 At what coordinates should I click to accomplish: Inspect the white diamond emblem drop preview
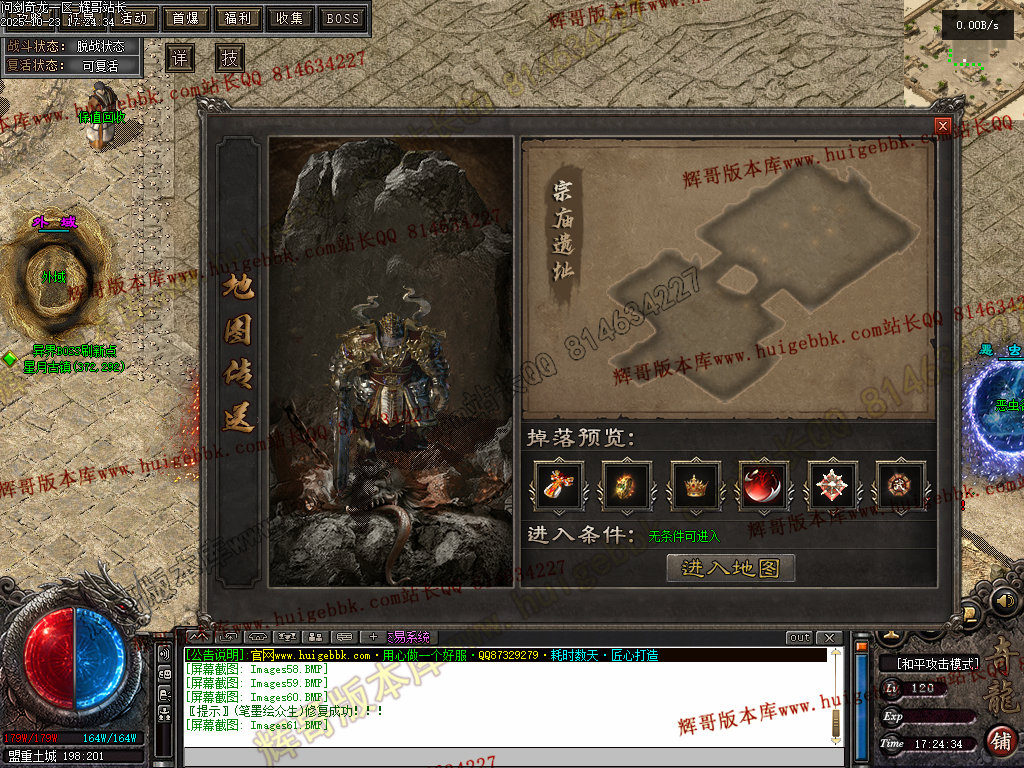[832, 487]
